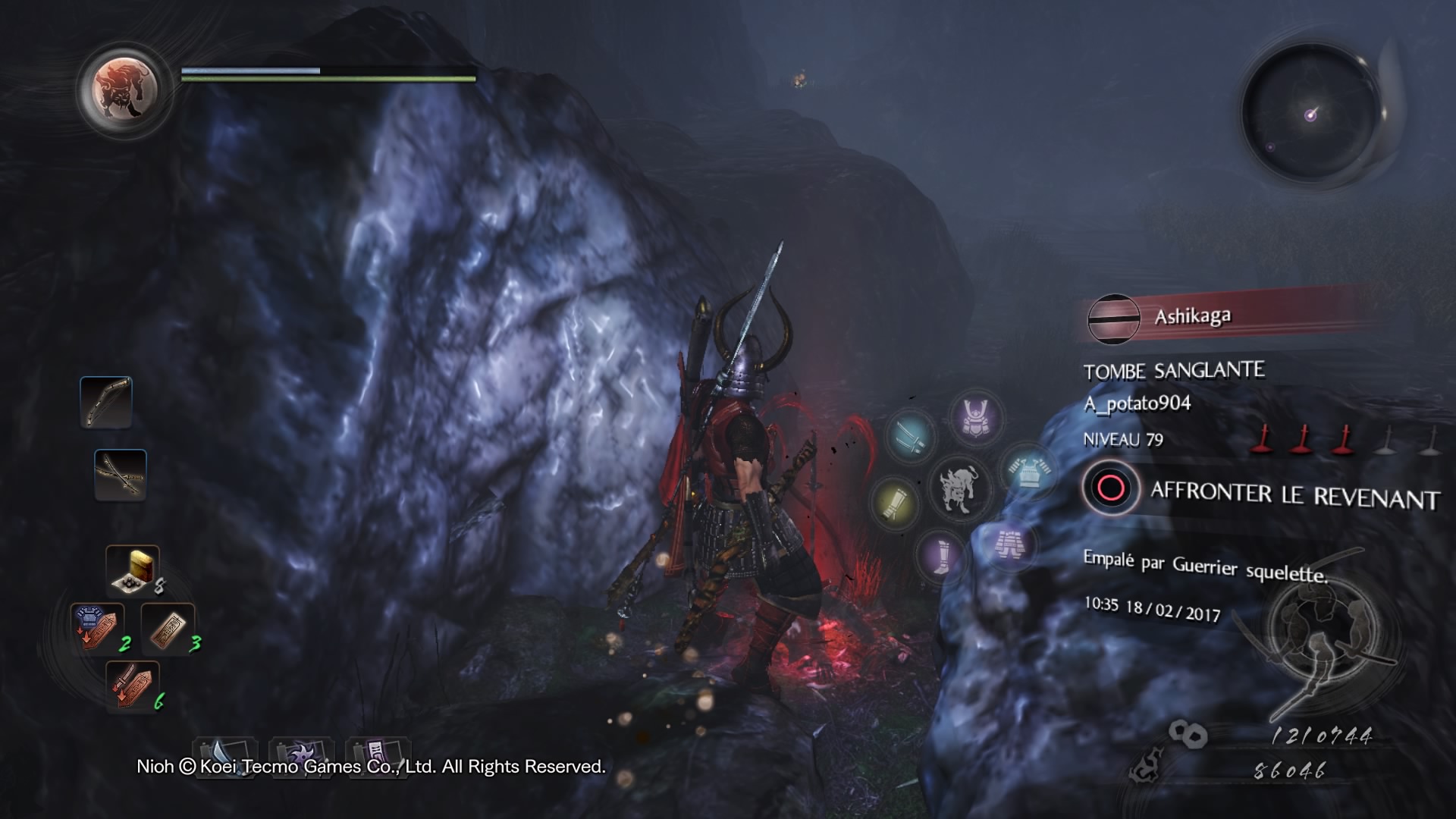The image size is (1456, 819).
Task: Select the shuriken ninjutsu scroll shortcut
Action: [301, 754]
